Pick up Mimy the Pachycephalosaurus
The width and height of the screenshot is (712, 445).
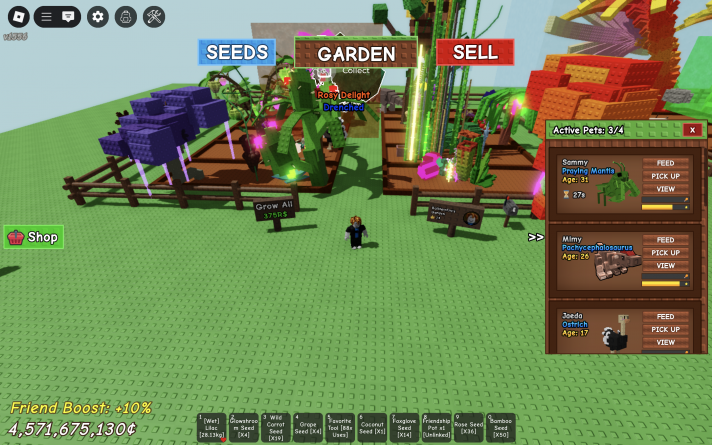click(x=665, y=253)
